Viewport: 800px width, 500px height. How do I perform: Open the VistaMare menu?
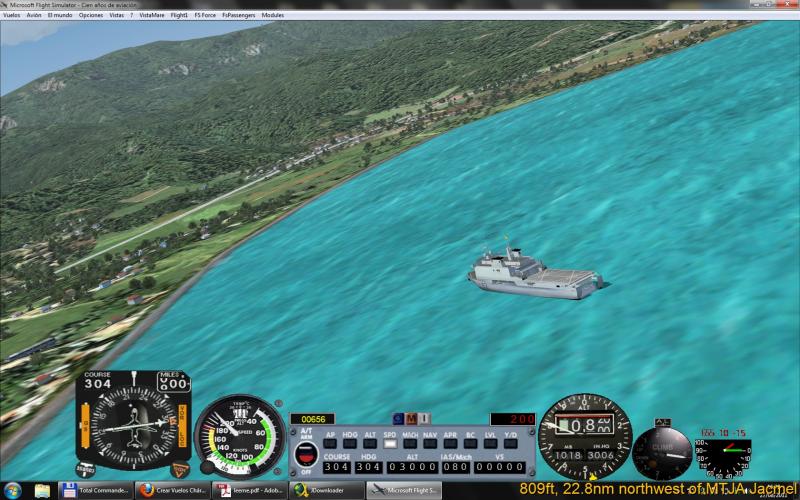[x=151, y=16]
